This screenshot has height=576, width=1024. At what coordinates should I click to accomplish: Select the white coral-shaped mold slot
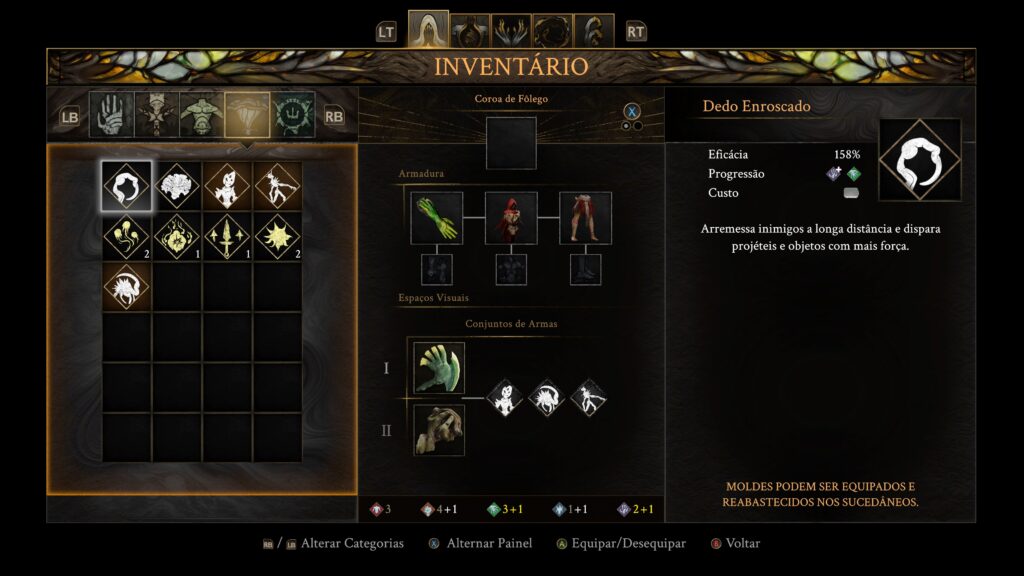(x=177, y=186)
